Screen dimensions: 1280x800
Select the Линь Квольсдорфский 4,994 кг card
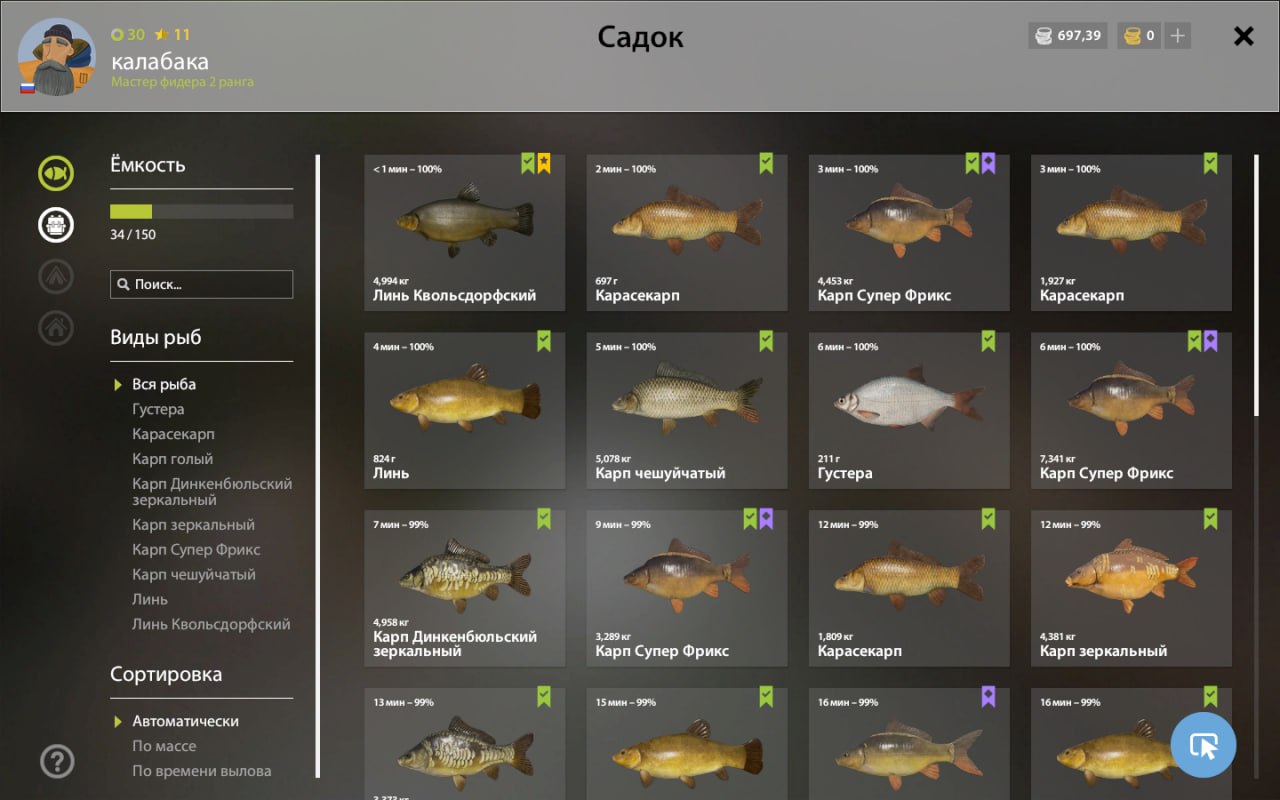tap(464, 232)
